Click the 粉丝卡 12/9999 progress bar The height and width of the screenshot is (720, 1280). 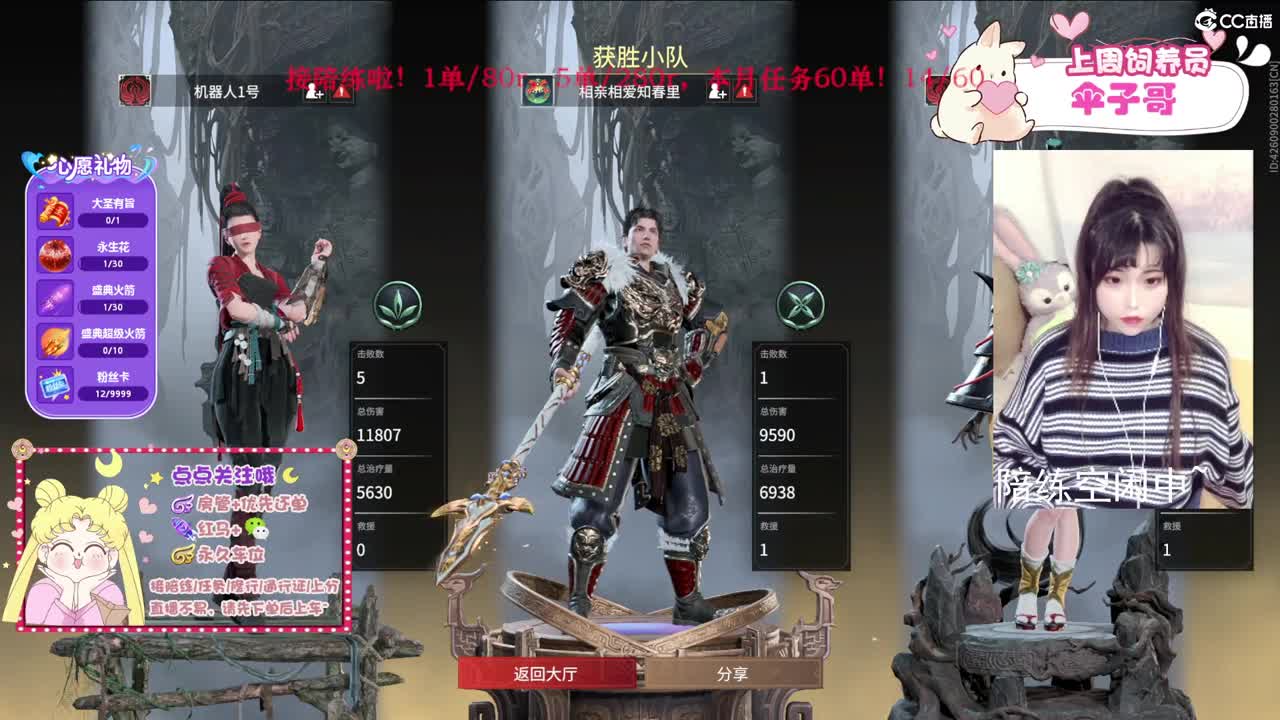pos(113,394)
